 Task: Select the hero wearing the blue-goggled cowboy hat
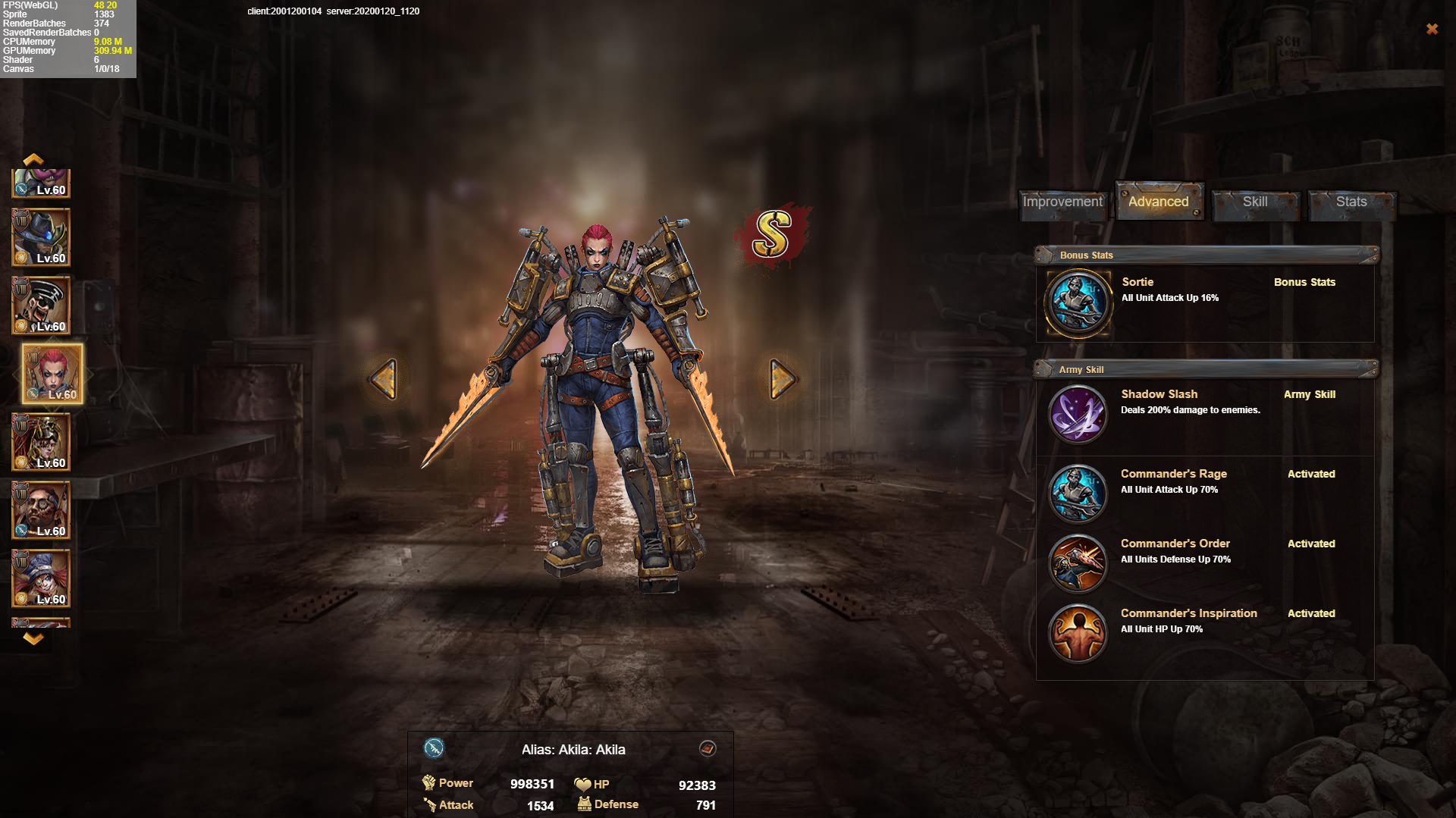[x=41, y=237]
